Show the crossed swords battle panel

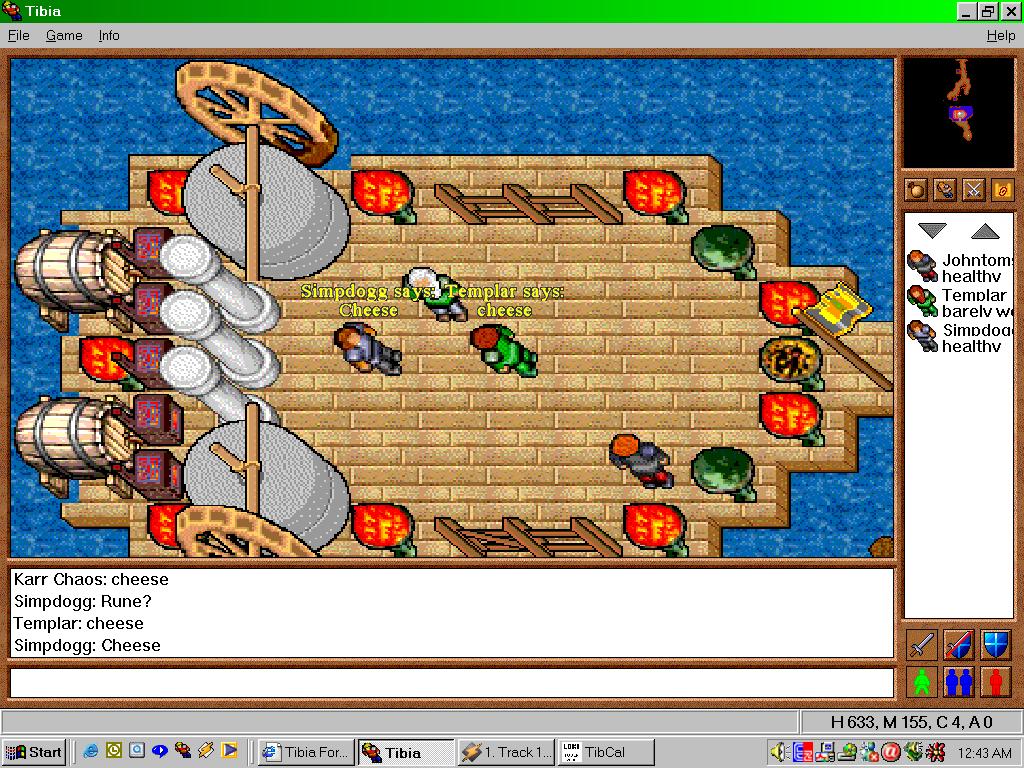point(973,189)
